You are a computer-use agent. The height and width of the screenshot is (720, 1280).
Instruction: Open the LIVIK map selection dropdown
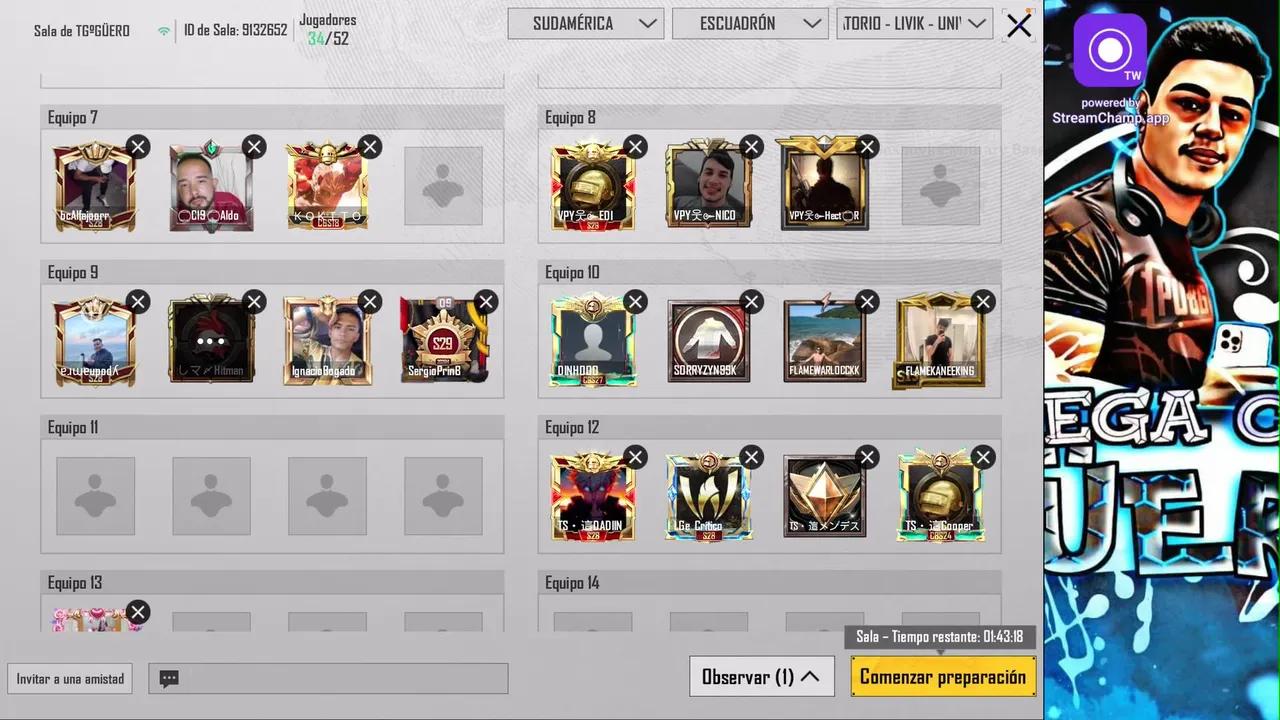point(913,23)
